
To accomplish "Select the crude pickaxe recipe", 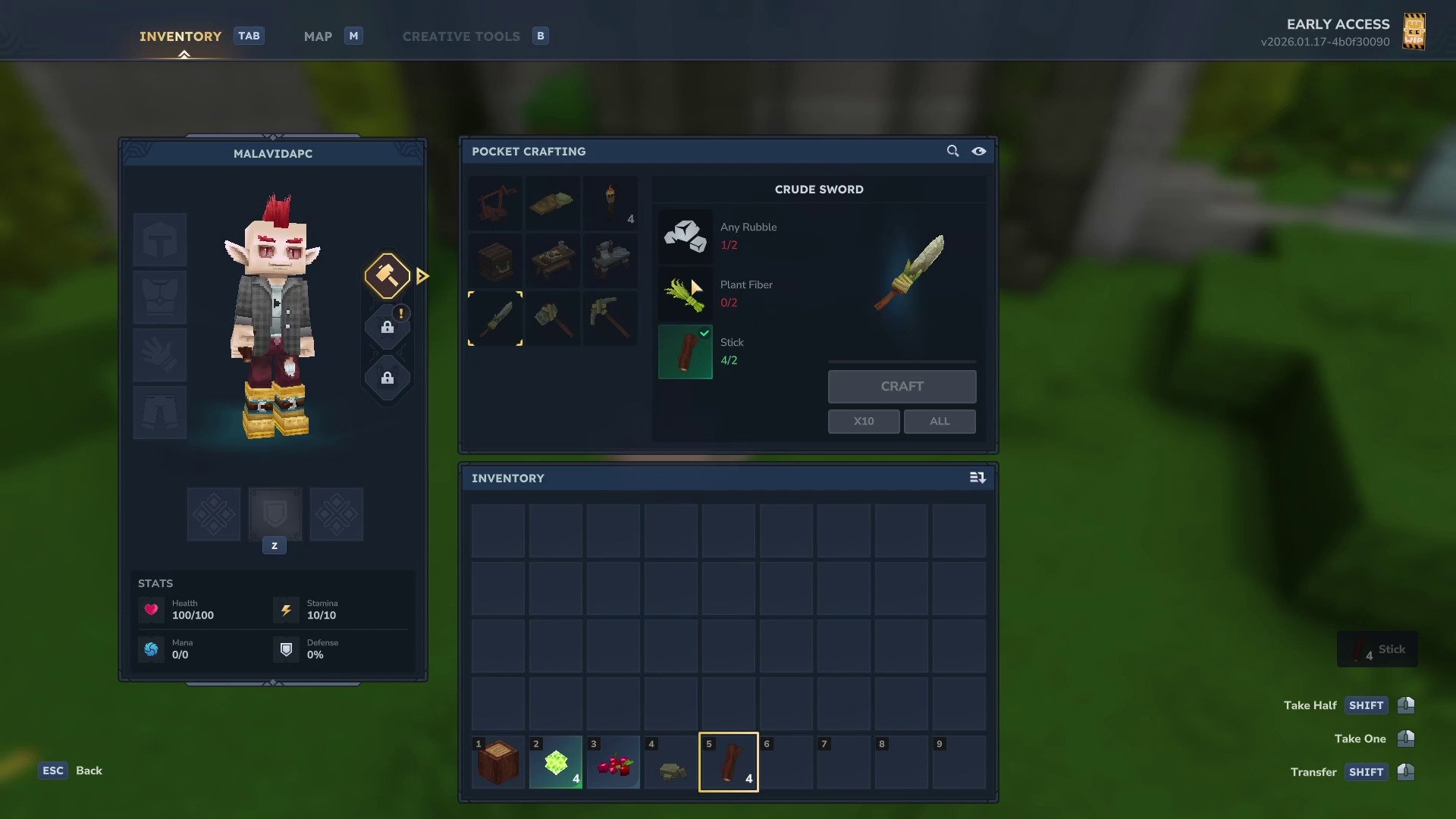I will click(610, 318).
